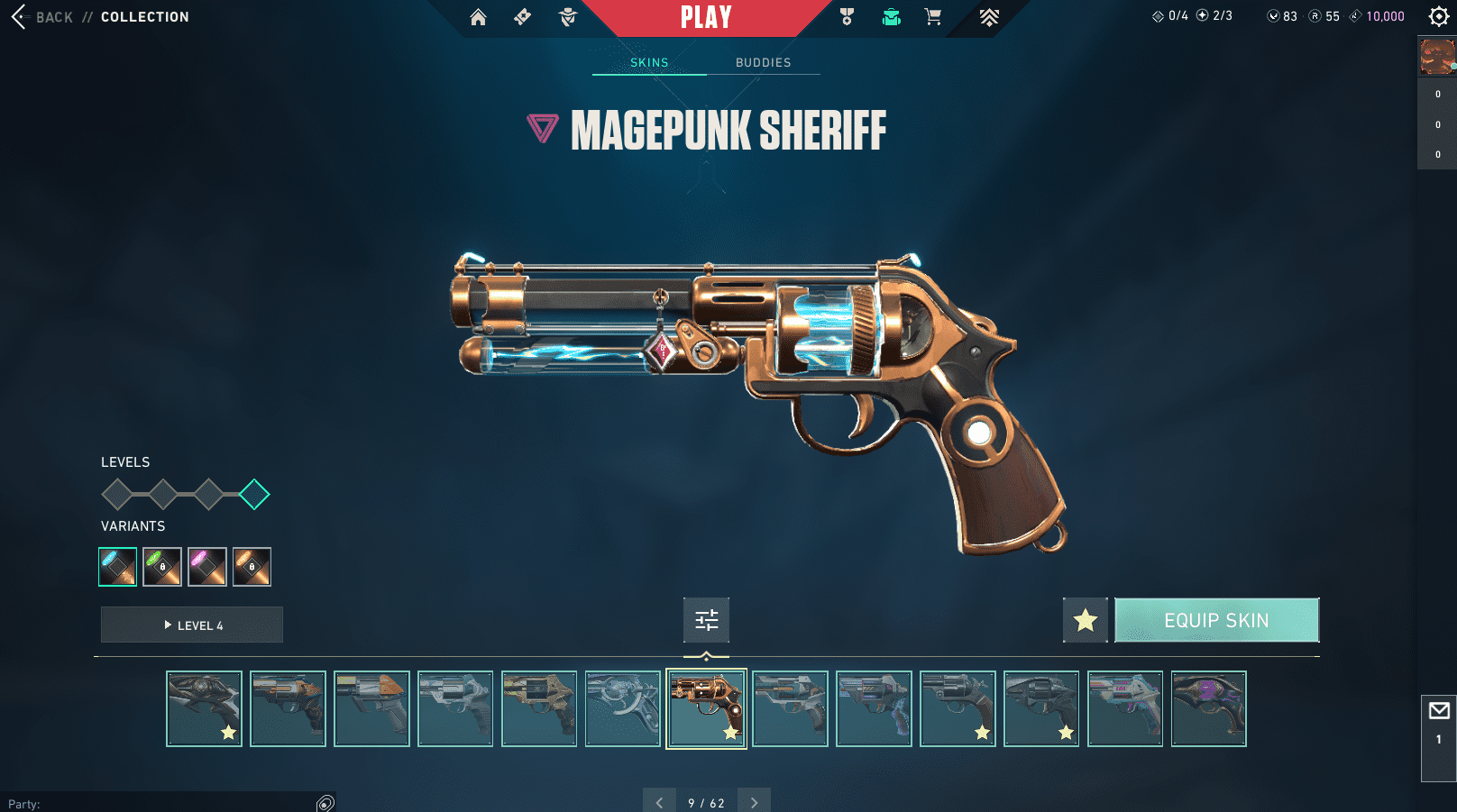Image resolution: width=1457 pixels, height=812 pixels.
Task: Toggle the favorite star button
Action: [x=1085, y=620]
